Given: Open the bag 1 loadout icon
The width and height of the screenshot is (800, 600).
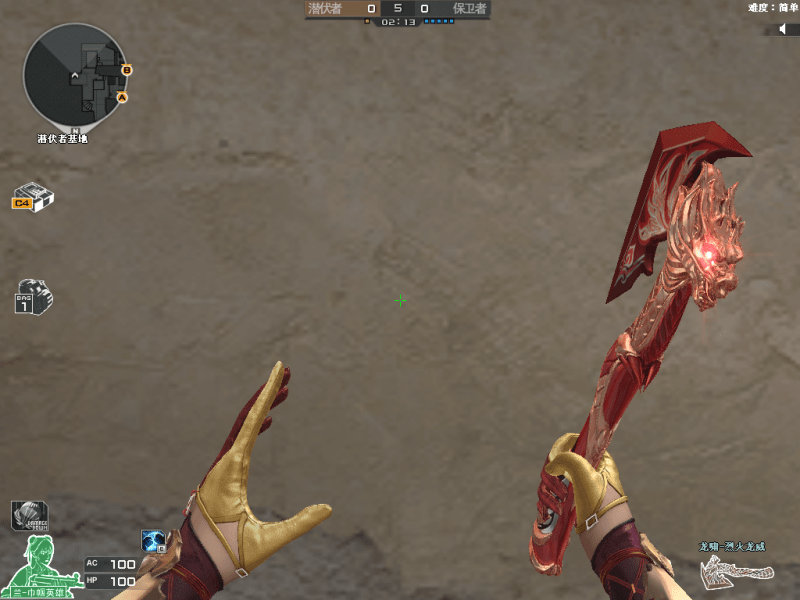Looking at the screenshot, I should point(33,297).
